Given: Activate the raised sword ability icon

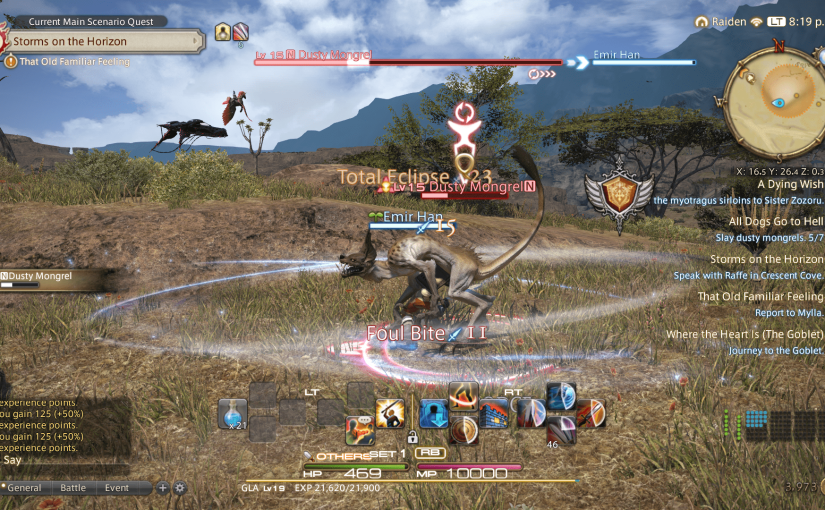Looking at the screenshot, I should tap(390, 413).
